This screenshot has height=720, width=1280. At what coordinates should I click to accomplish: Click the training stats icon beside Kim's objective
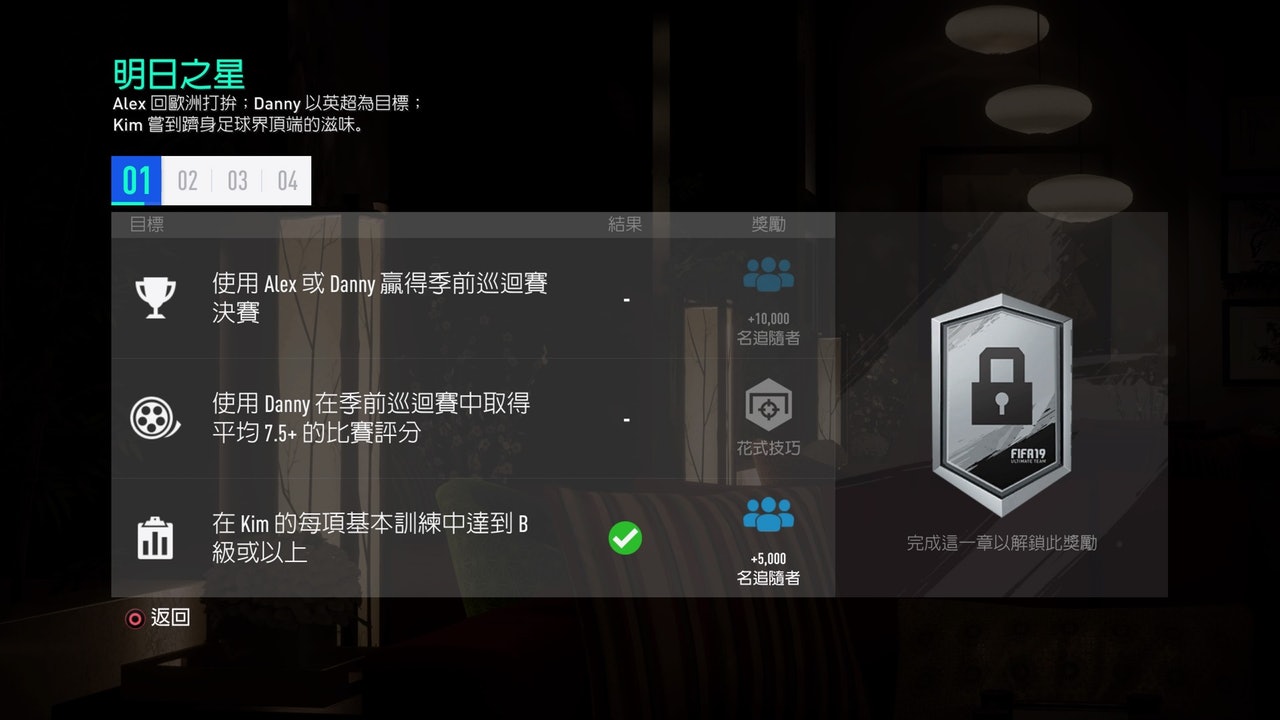coord(155,536)
